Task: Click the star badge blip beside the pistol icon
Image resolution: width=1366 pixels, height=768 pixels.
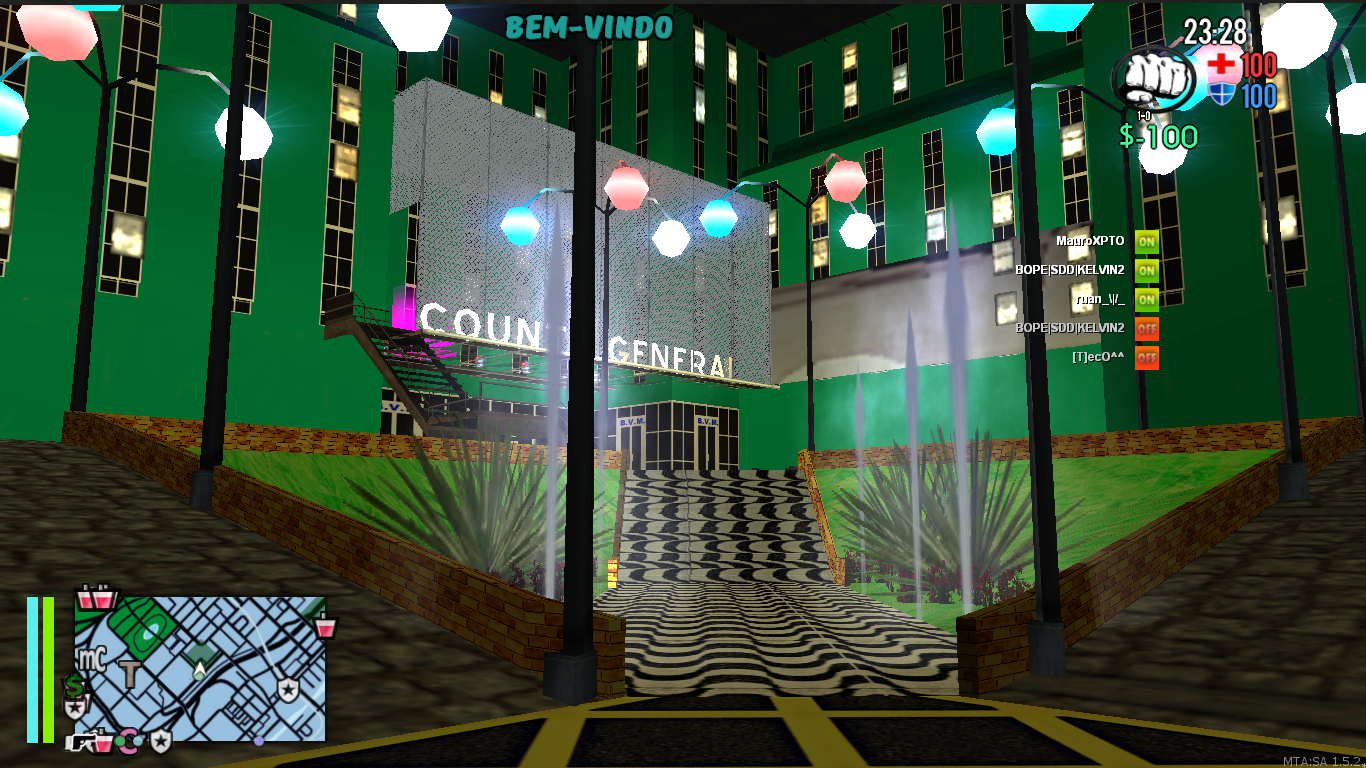Action: (160, 742)
